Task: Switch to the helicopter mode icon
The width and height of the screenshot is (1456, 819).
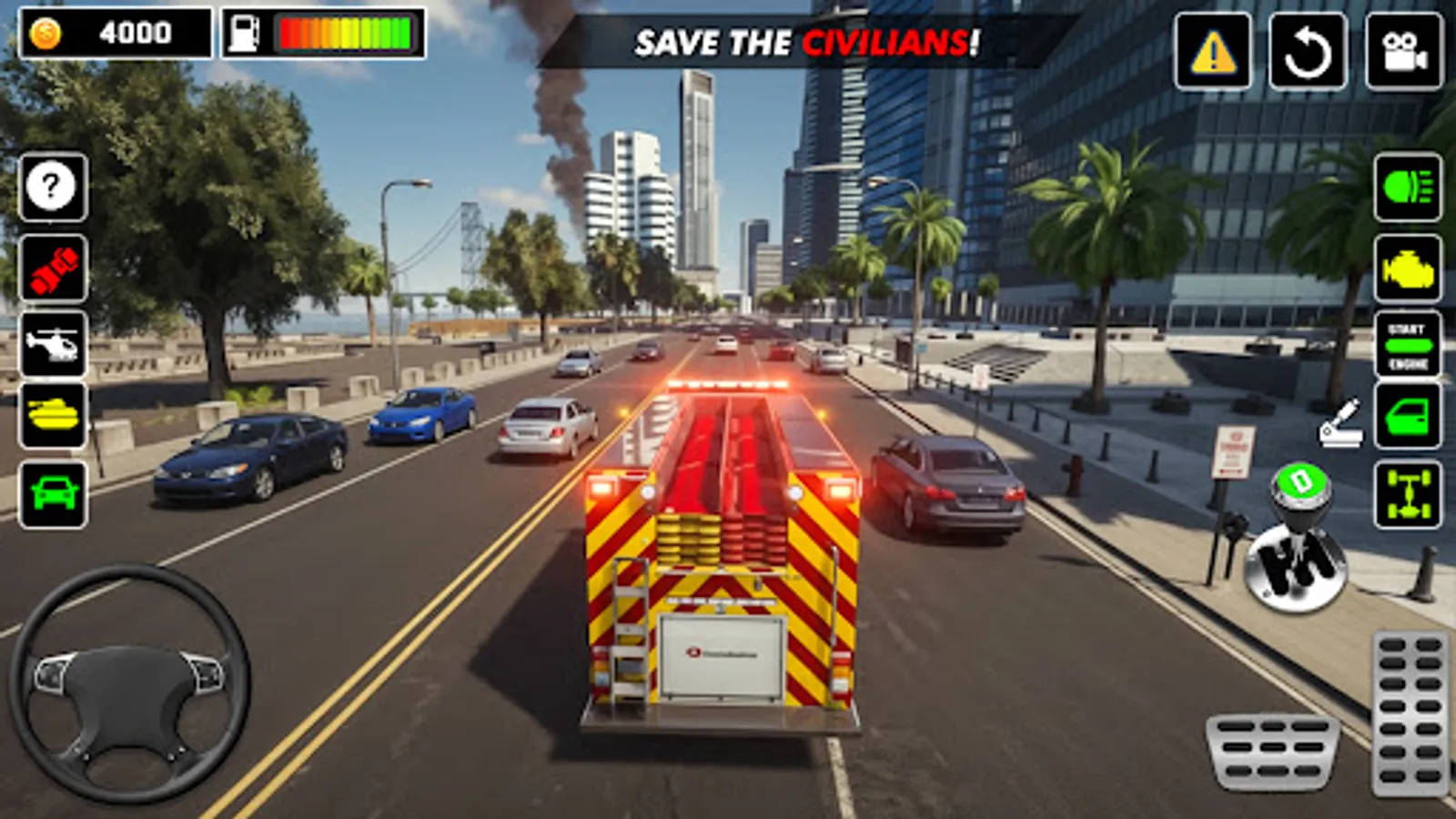Action: (53, 343)
